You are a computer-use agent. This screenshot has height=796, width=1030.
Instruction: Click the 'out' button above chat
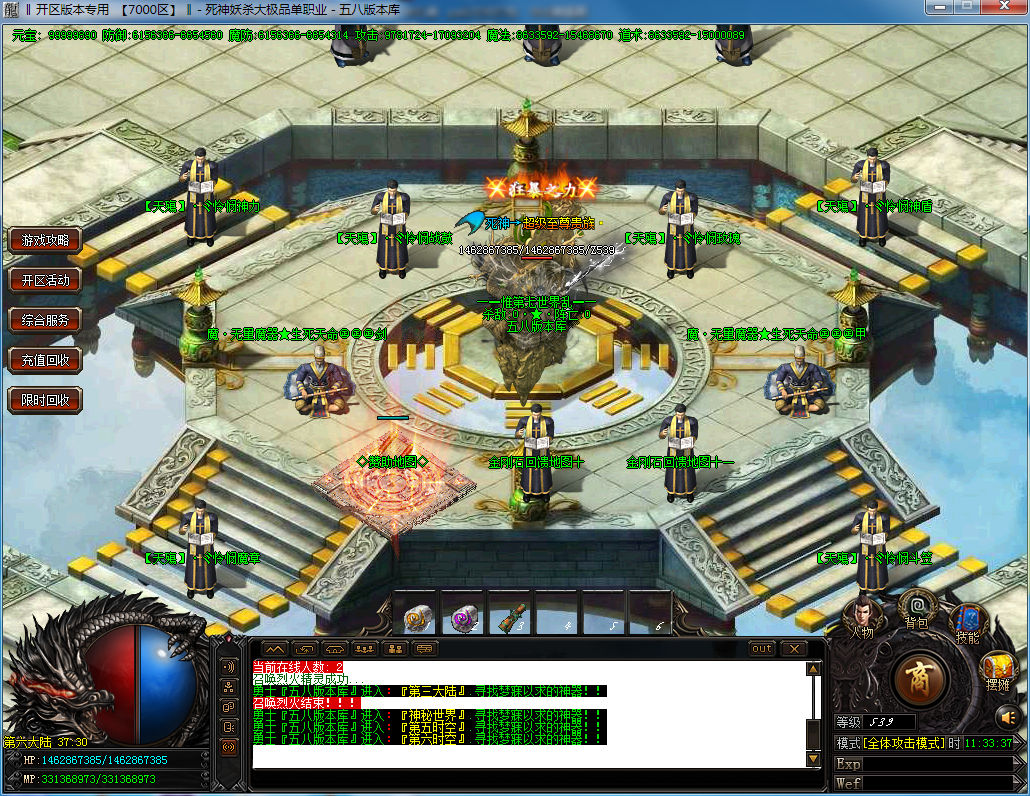point(762,649)
